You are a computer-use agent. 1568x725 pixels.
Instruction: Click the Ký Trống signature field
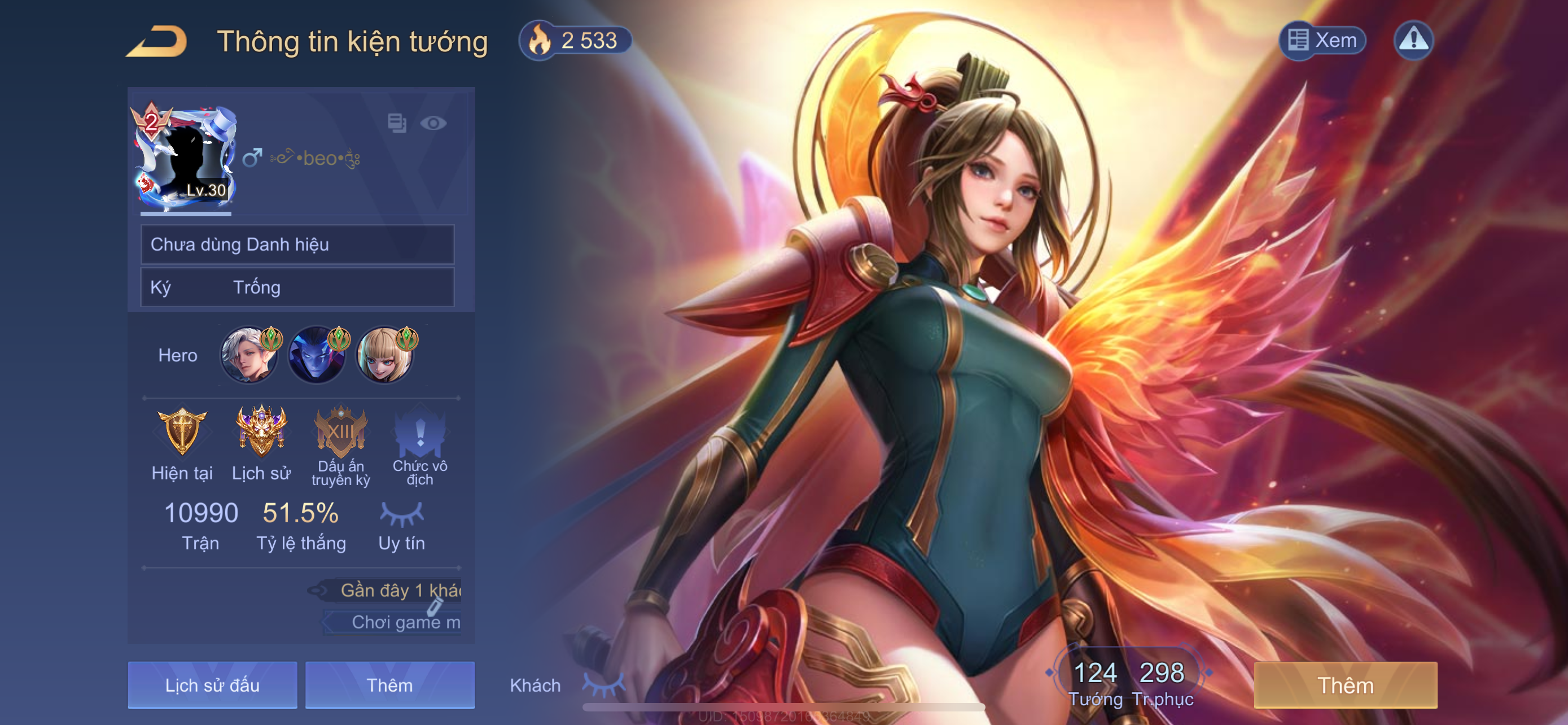[x=297, y=287]
